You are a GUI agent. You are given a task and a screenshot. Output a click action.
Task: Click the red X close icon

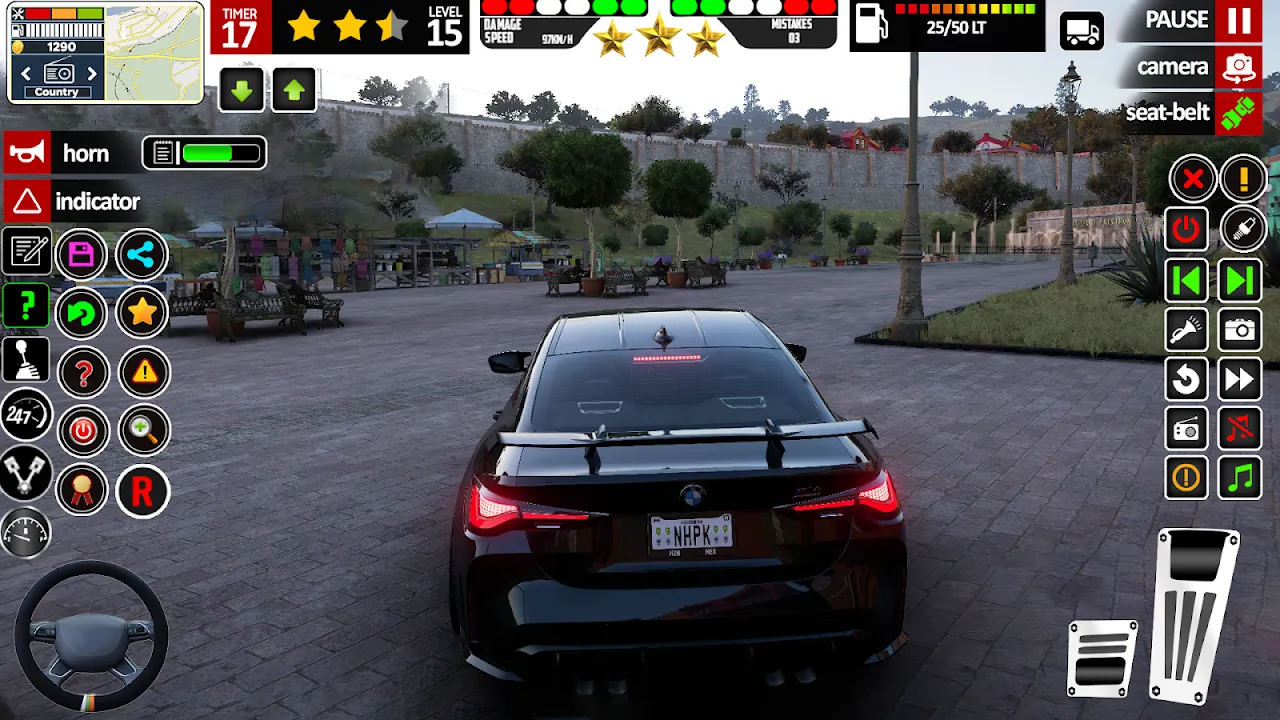(x=1192, y=180)
